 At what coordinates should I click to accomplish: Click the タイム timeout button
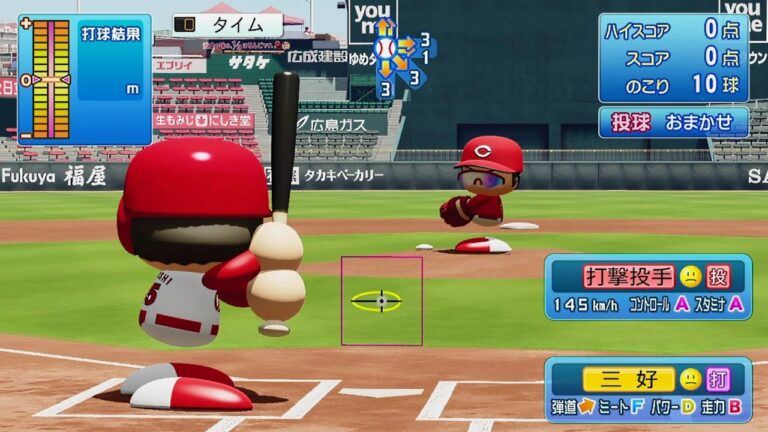click(x=227, y=25)
